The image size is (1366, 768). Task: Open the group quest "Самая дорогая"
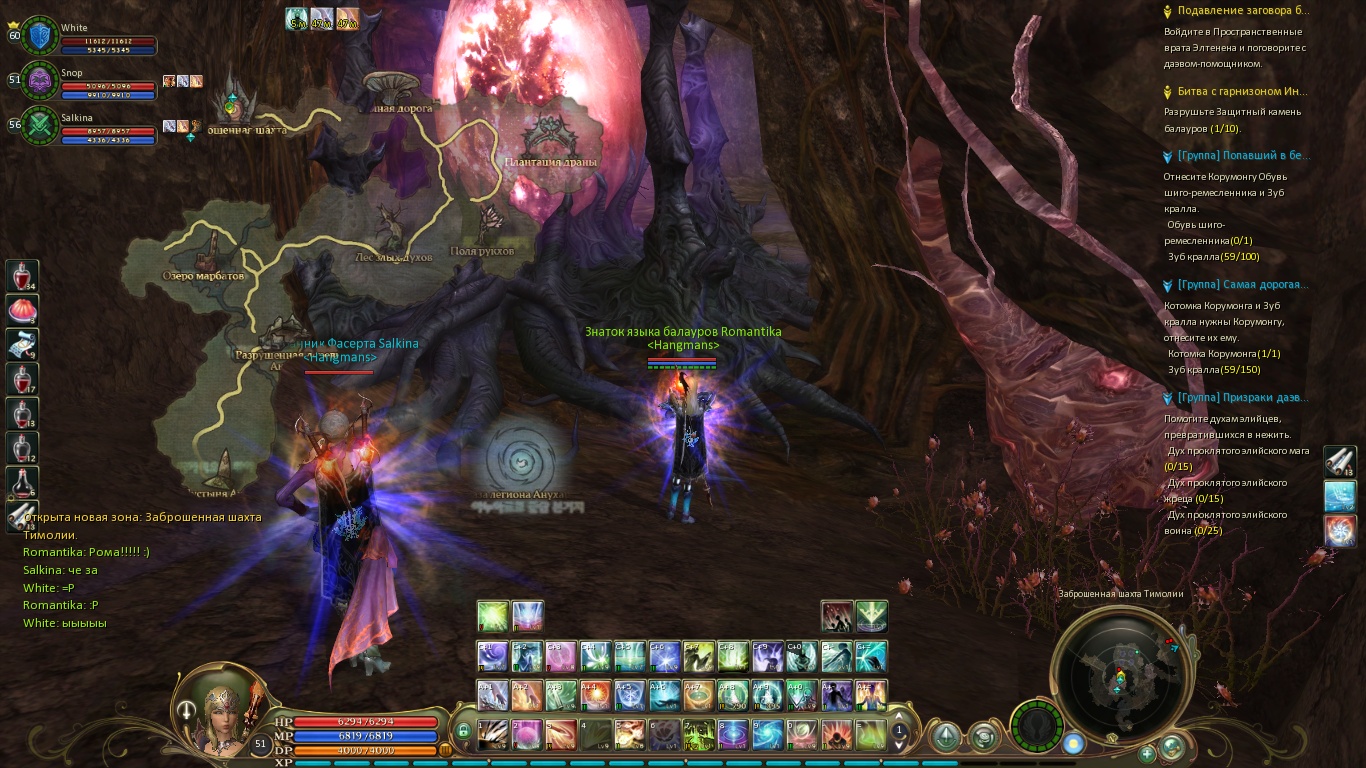1242,285
